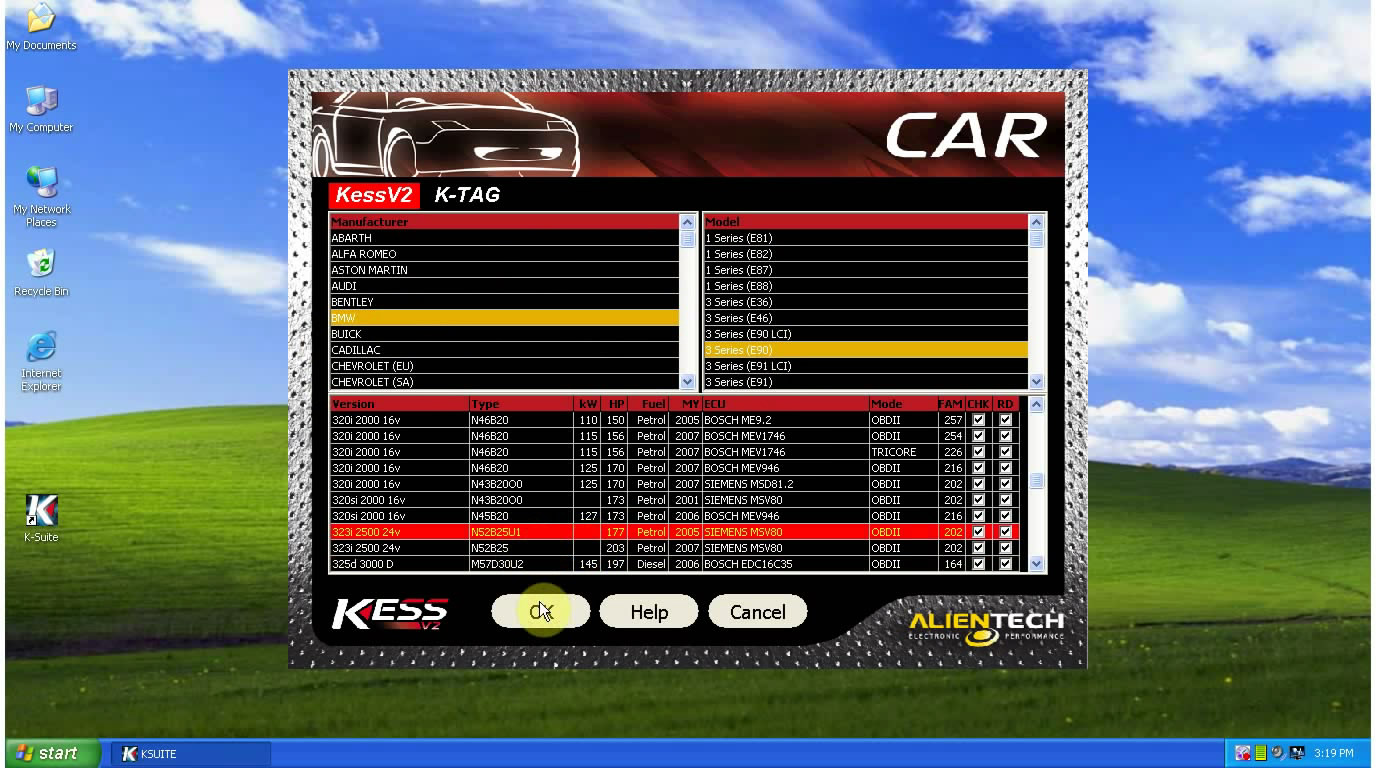
Task: Toggle CHK for the 320si SIEMENS MSV80 row
Action: tap(978, 500)
